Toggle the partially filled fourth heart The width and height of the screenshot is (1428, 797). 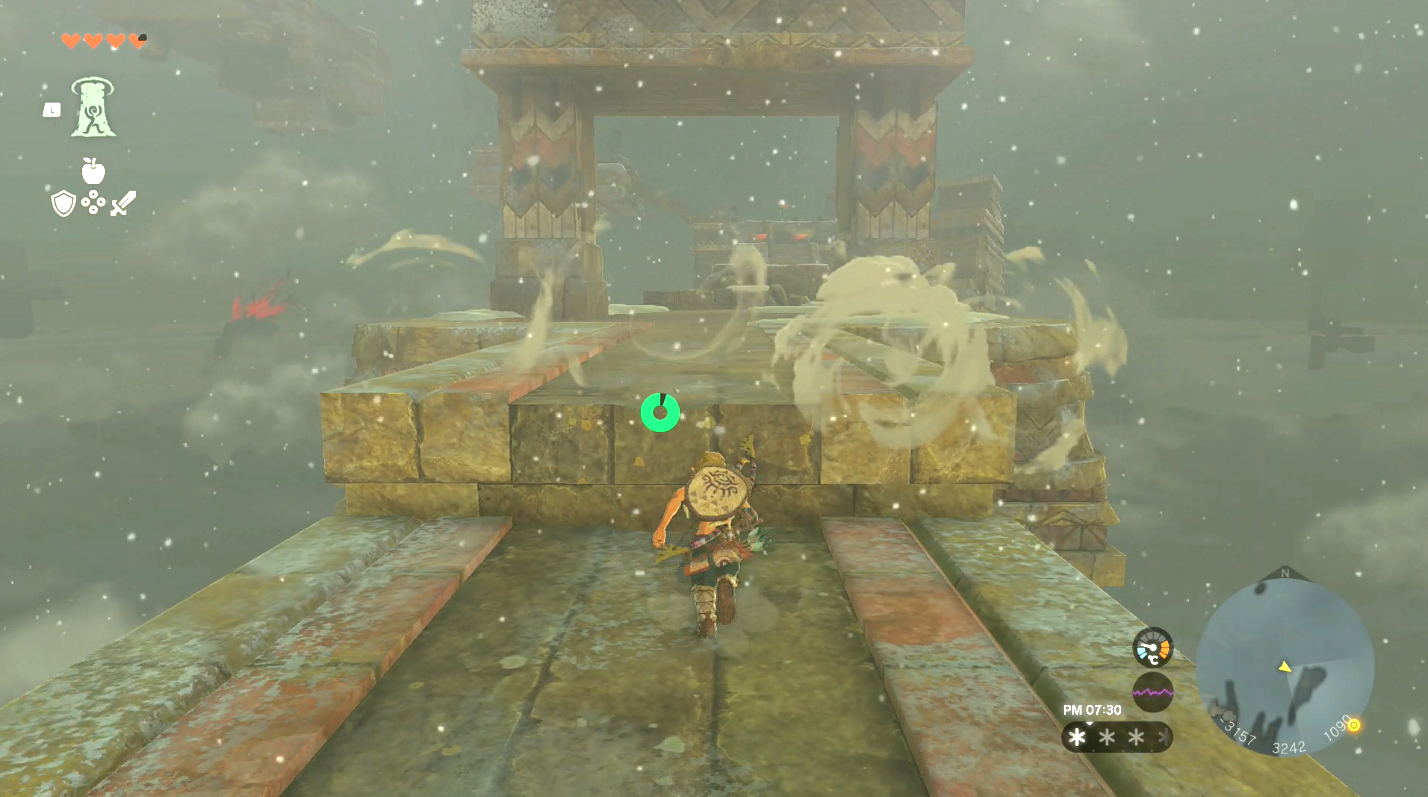(137, 40)
